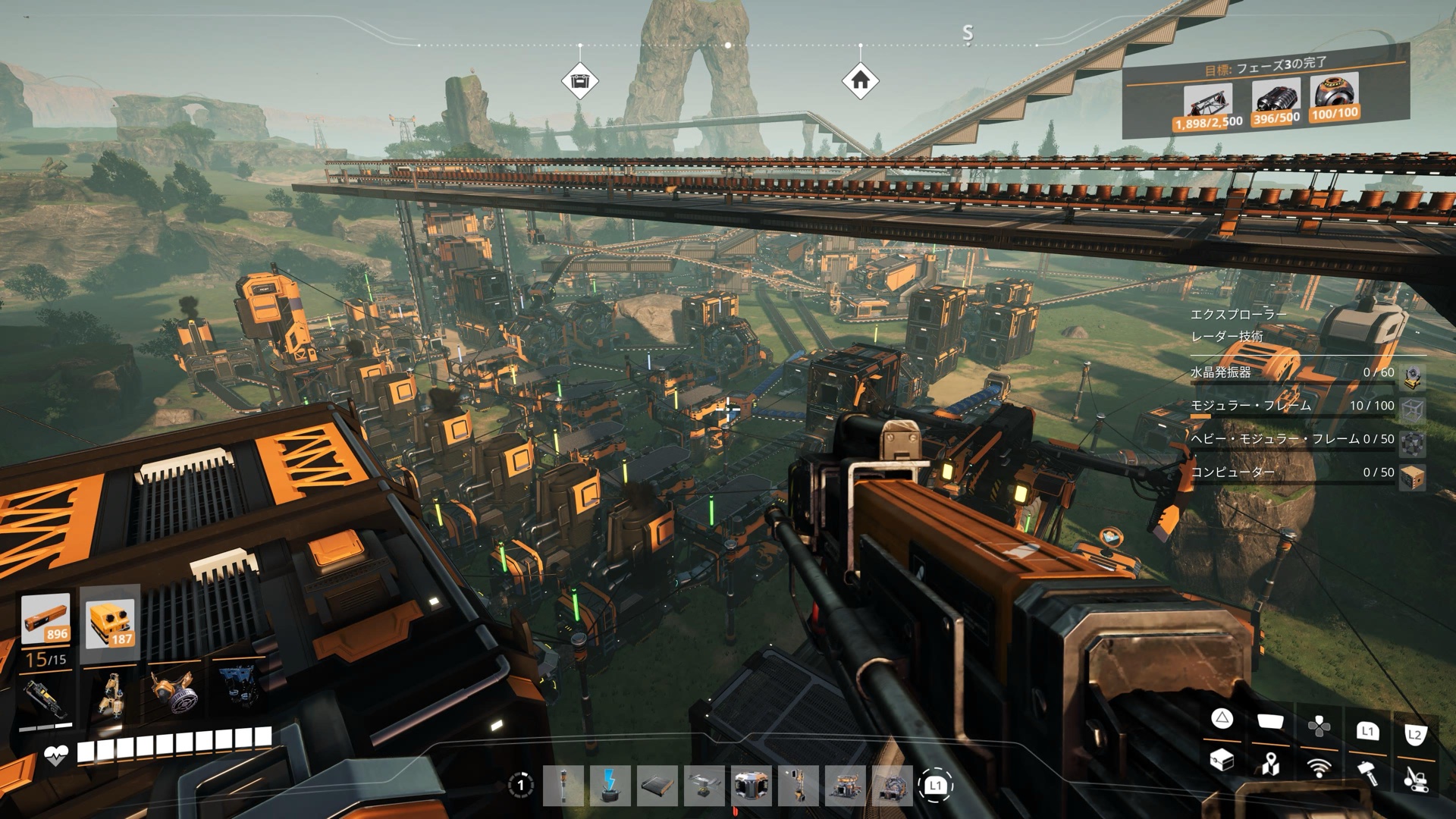
Task: Activate the signal scanner icon
Action: [1319, 767]
